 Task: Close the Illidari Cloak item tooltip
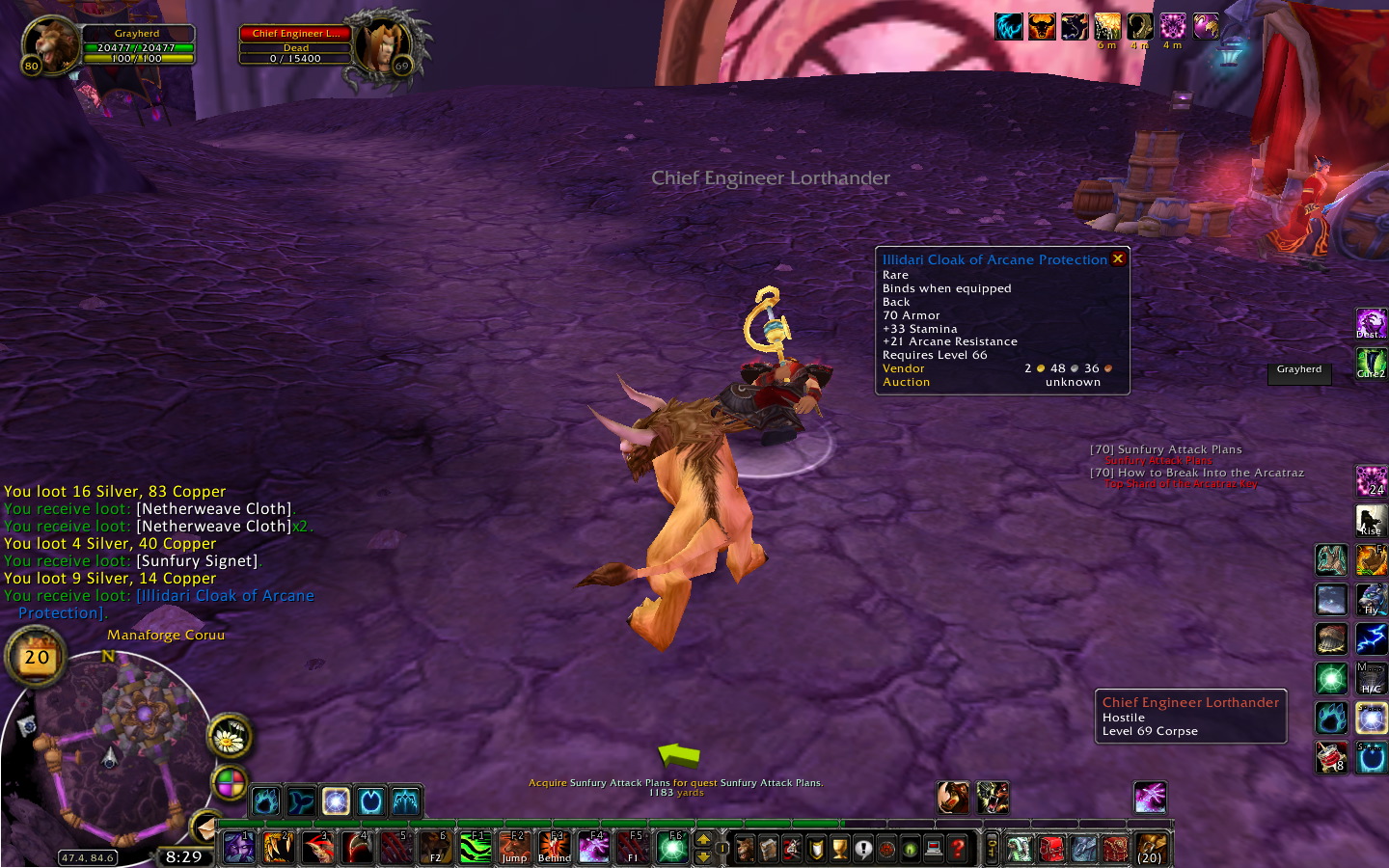coord(1118,258)
